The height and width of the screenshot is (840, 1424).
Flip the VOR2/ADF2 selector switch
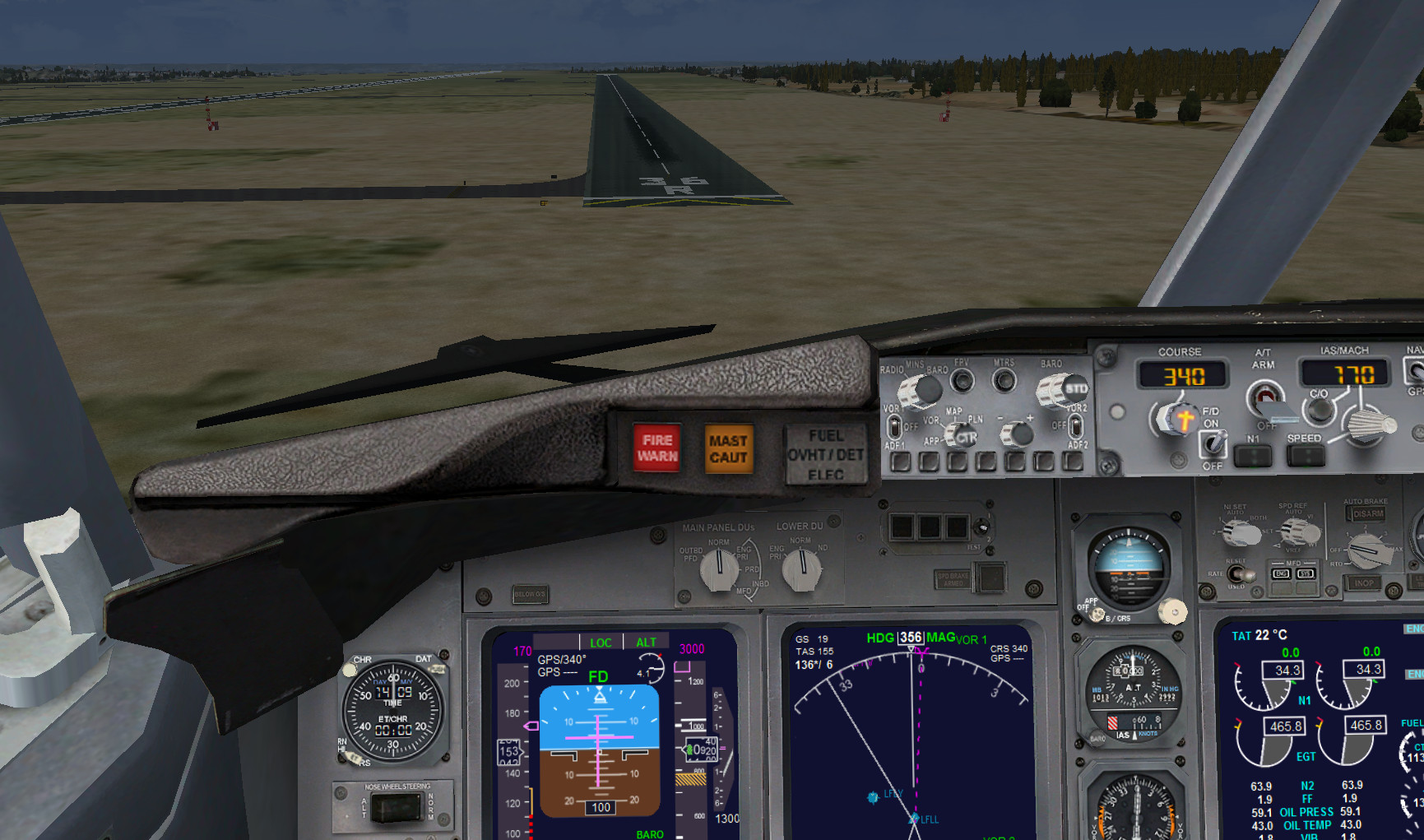[1074, 426]
